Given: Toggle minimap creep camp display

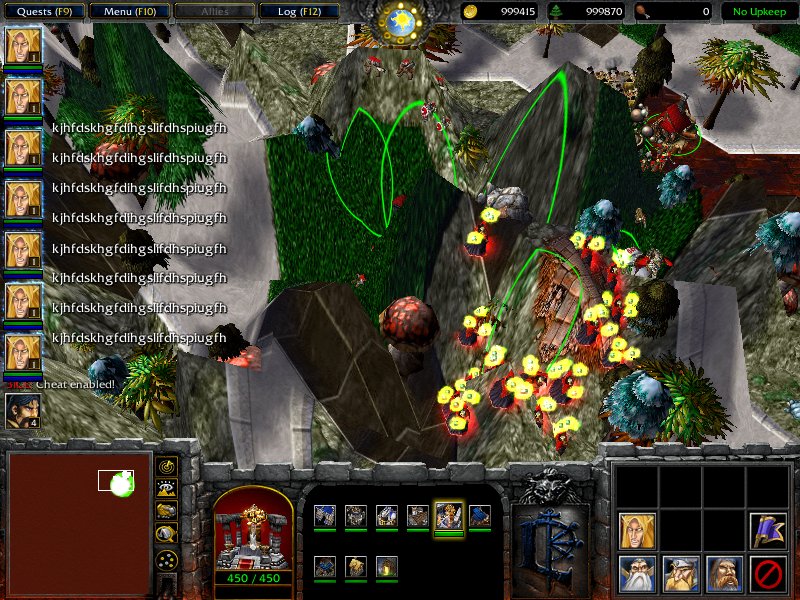Looking at the screenshot, I should point(167,533).
